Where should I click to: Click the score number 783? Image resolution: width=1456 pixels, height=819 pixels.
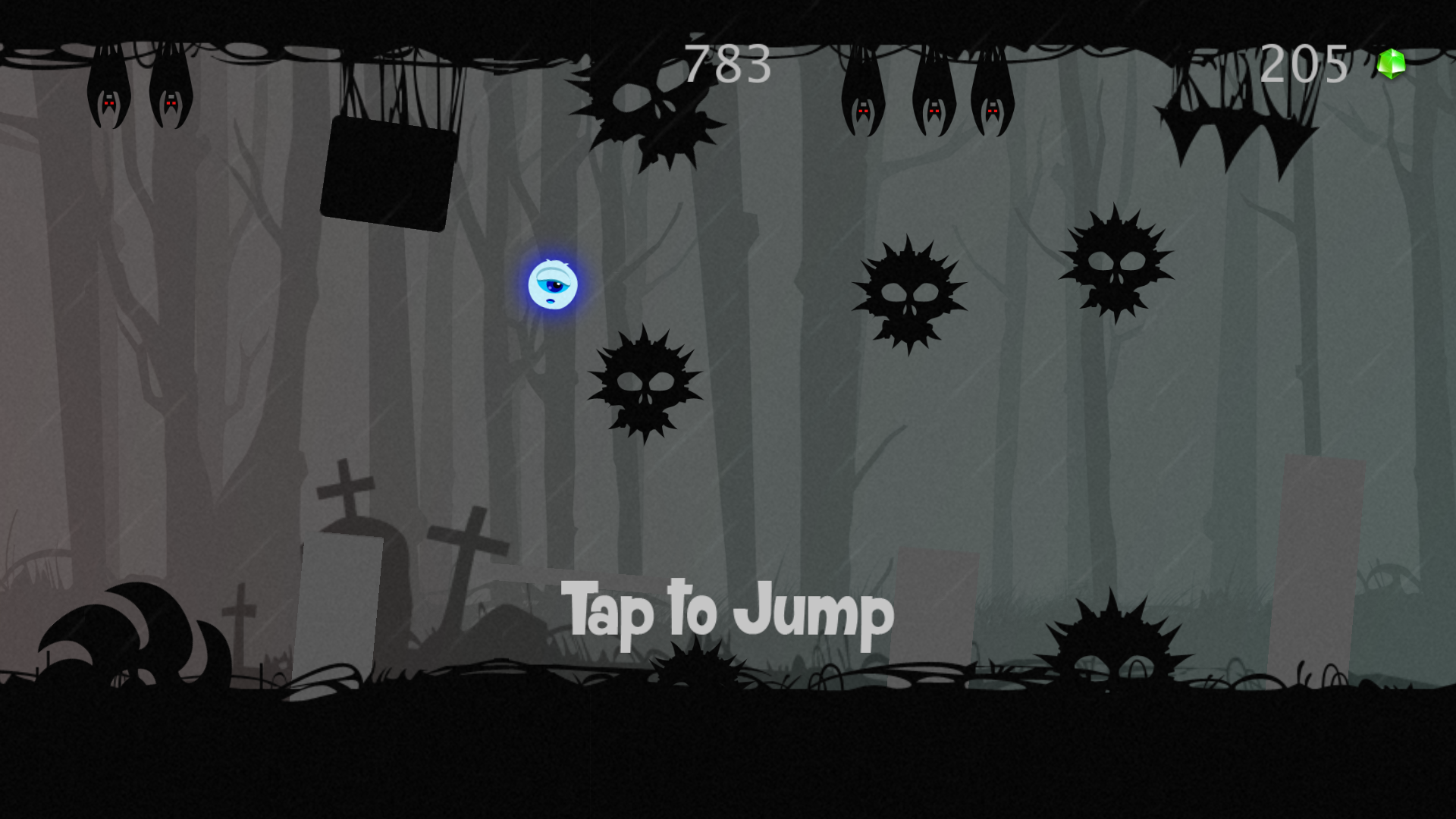click(x=726, y=64)
